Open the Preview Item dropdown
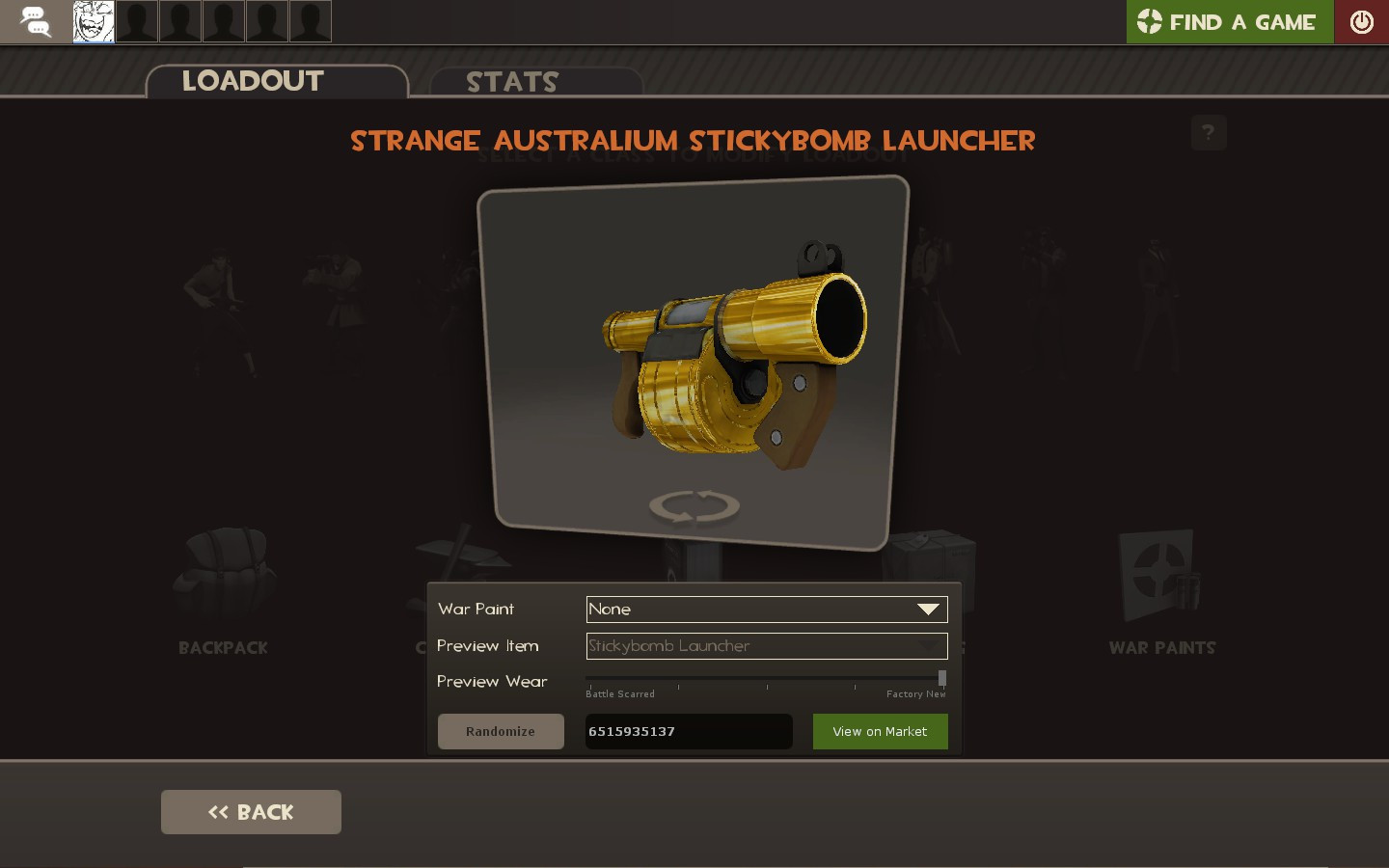Viewport: 1389px width, 868px height. pos(752,646)
